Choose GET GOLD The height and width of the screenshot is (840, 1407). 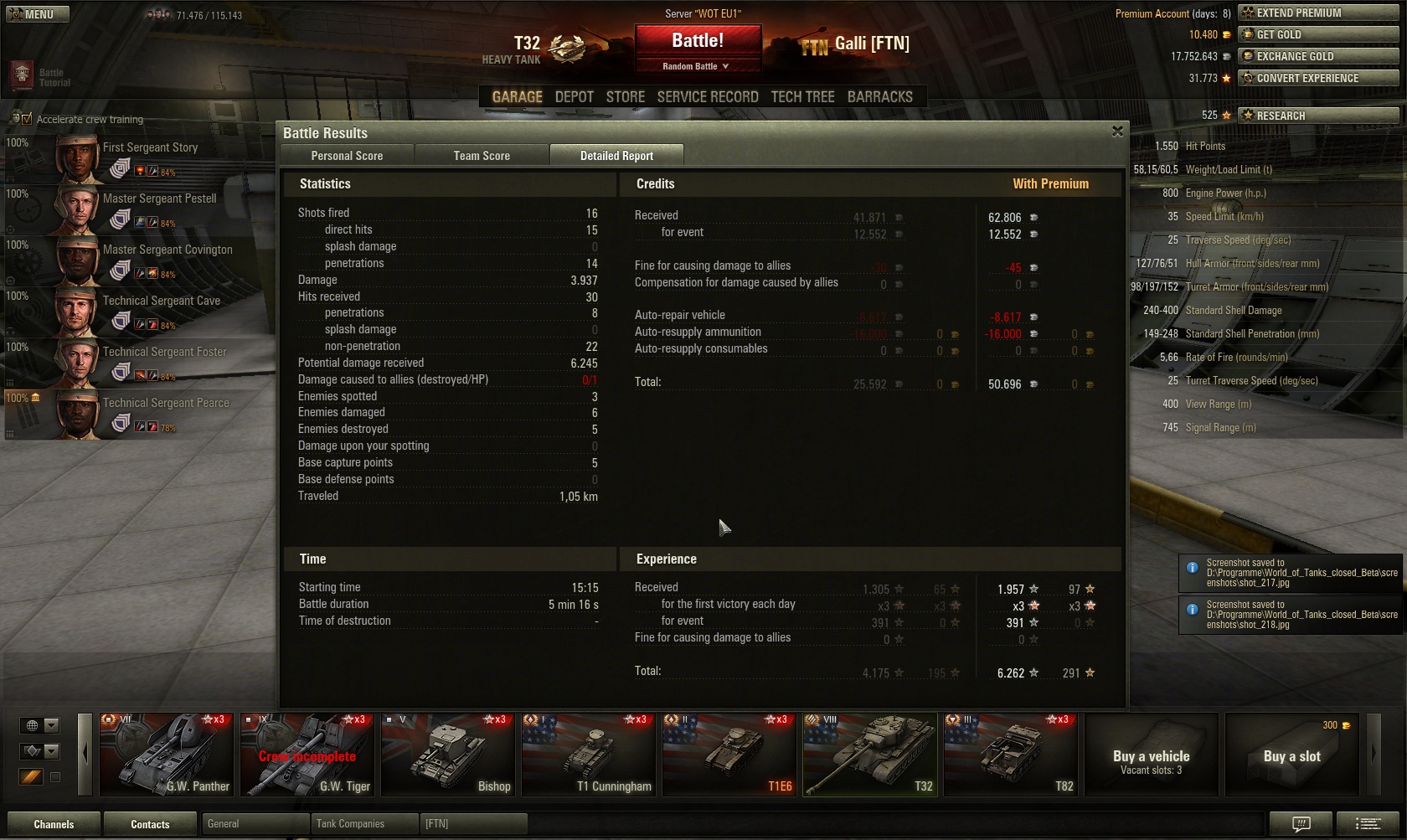pyautogui.click(x=1317, y=34)
